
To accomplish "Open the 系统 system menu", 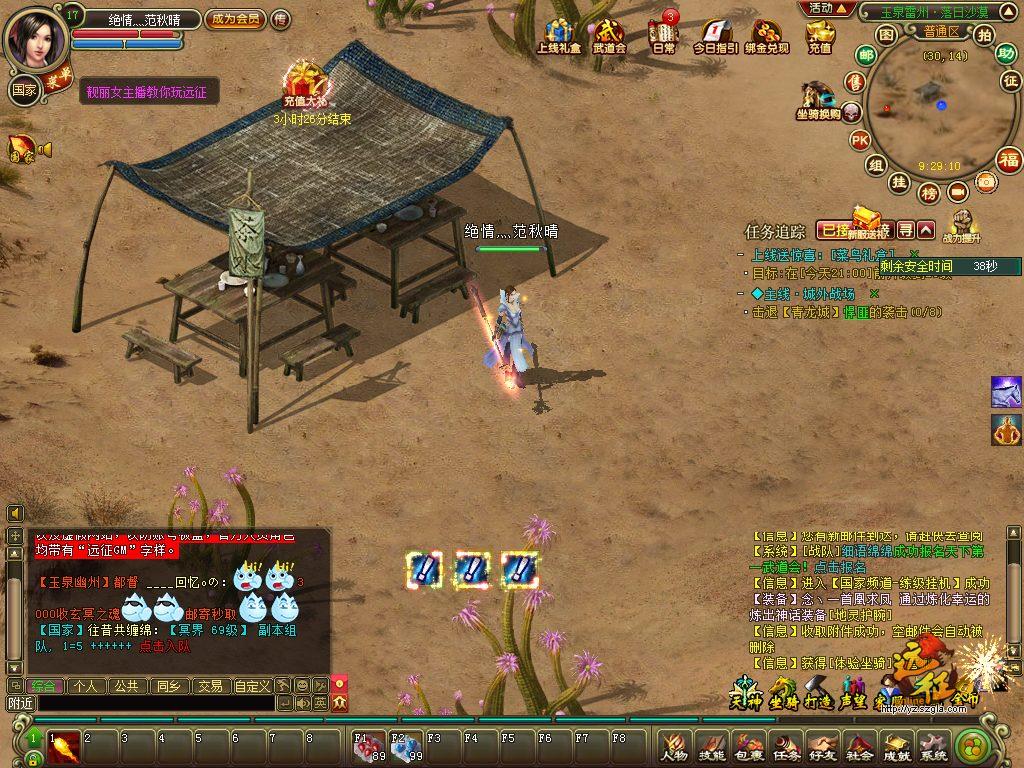I will [x=933, y=745].
